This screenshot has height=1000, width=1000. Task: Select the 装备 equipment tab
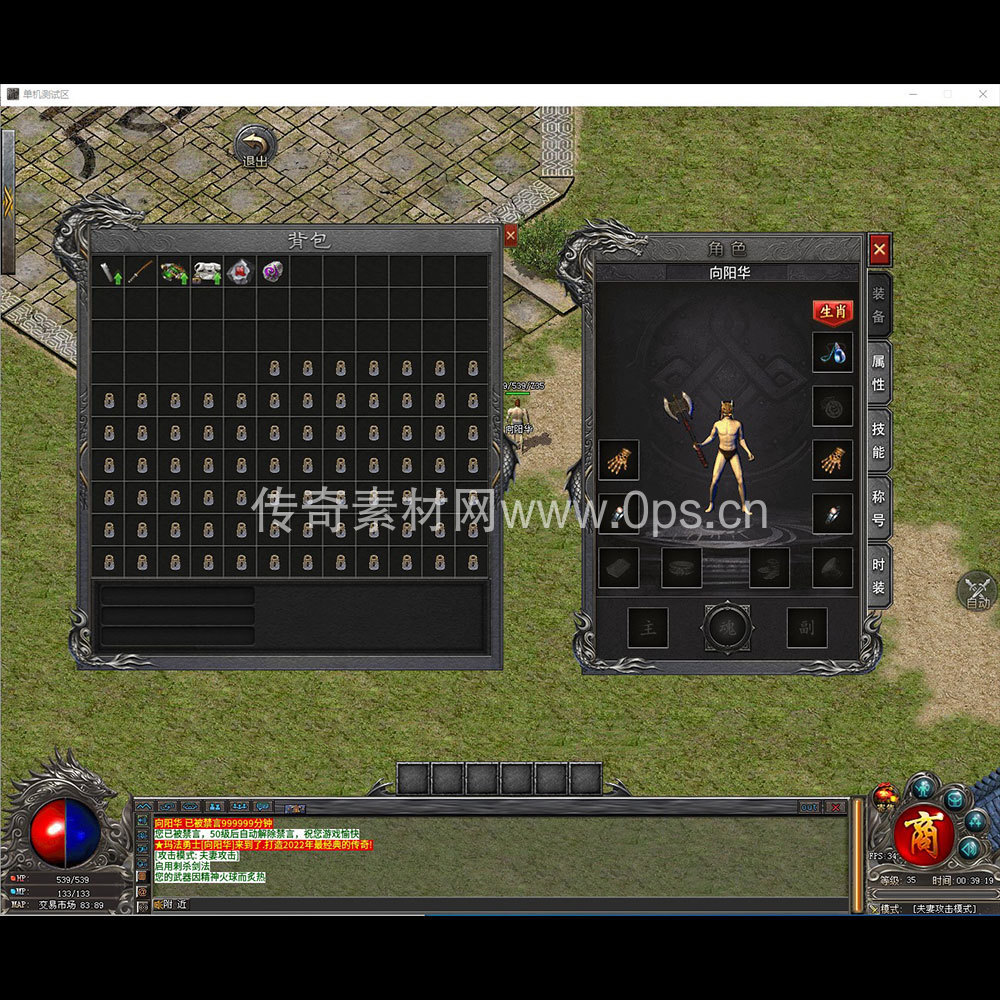pos(878,304)
